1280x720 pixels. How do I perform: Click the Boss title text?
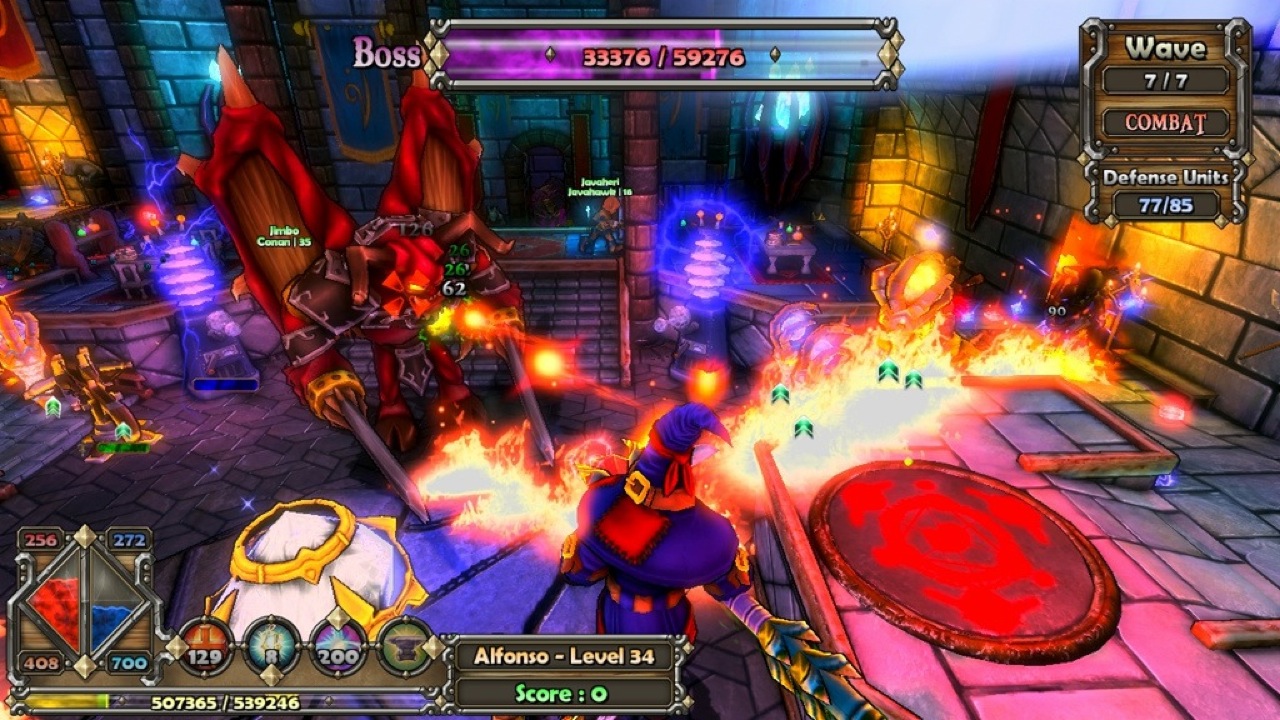coord(385,55)
